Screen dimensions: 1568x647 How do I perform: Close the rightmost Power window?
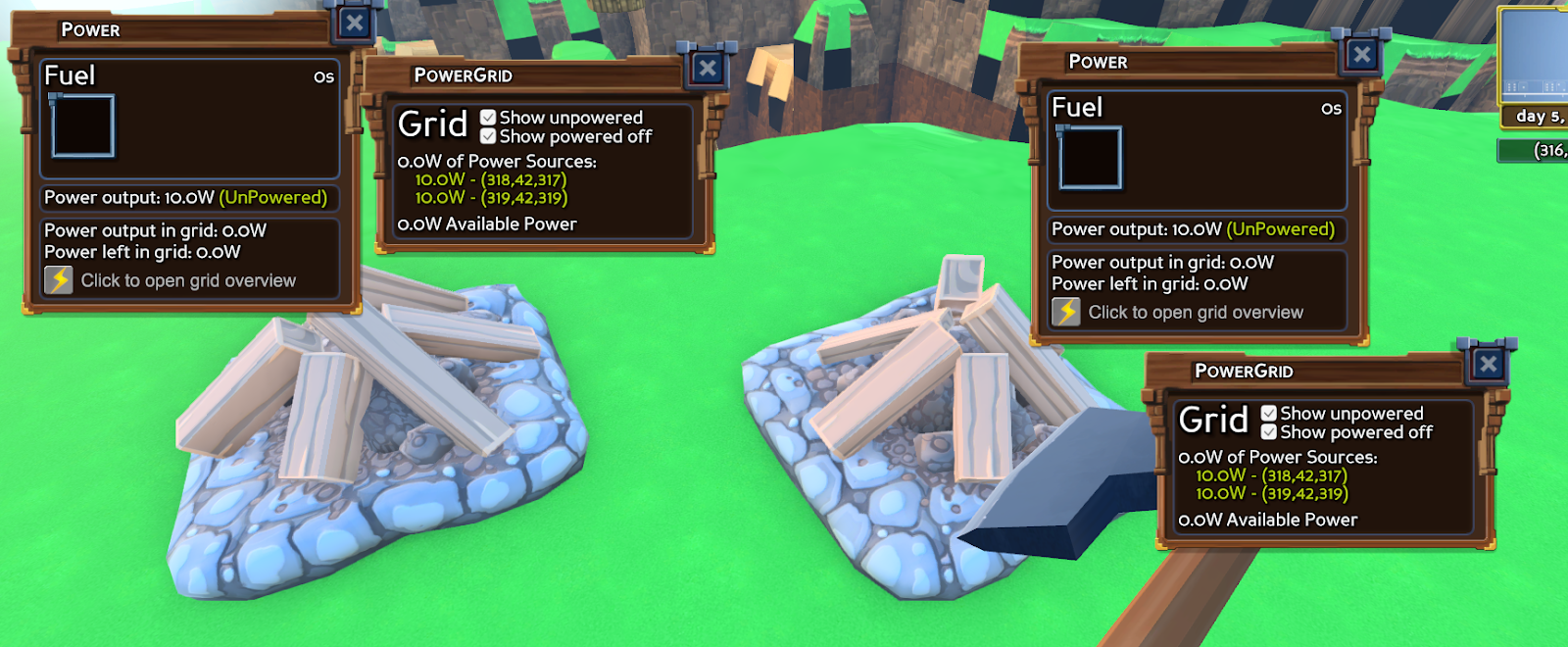[1362, 55]
